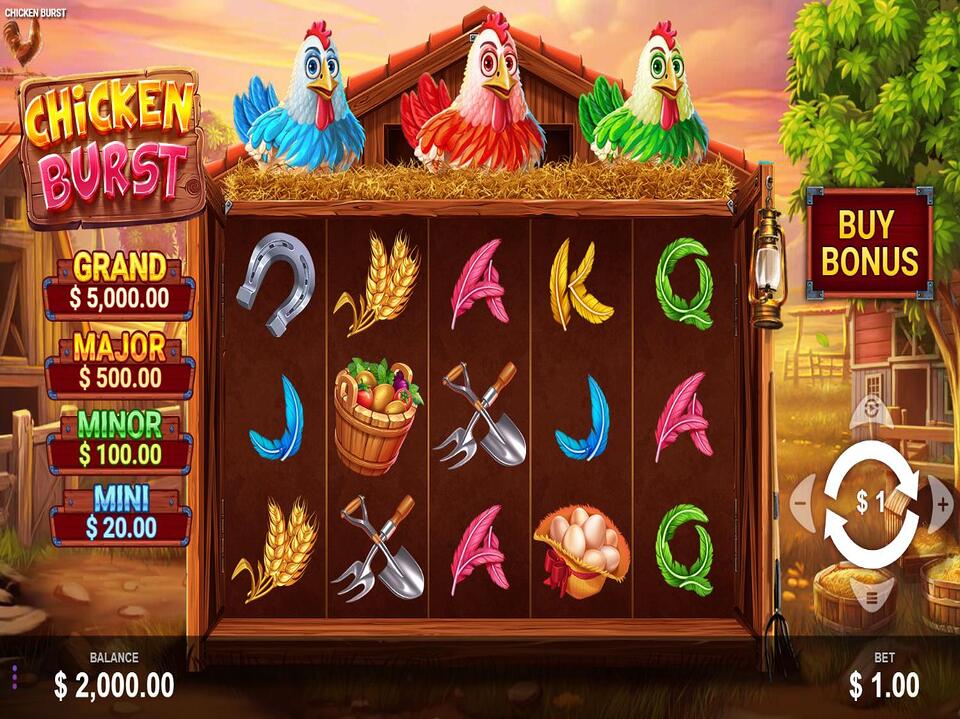This screenshot has width=960, height=719.
Task: Open the autoplay settings above the spin button
Action: pos(871,409)
